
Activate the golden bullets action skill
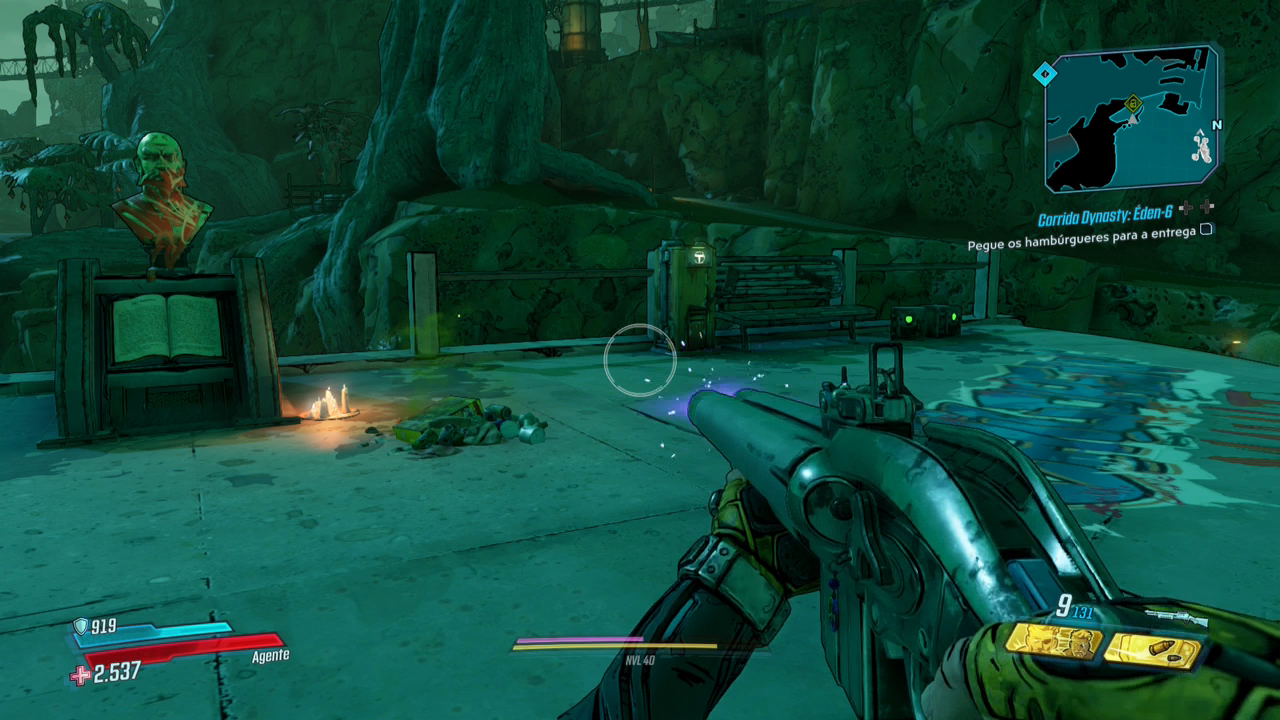1152,650
